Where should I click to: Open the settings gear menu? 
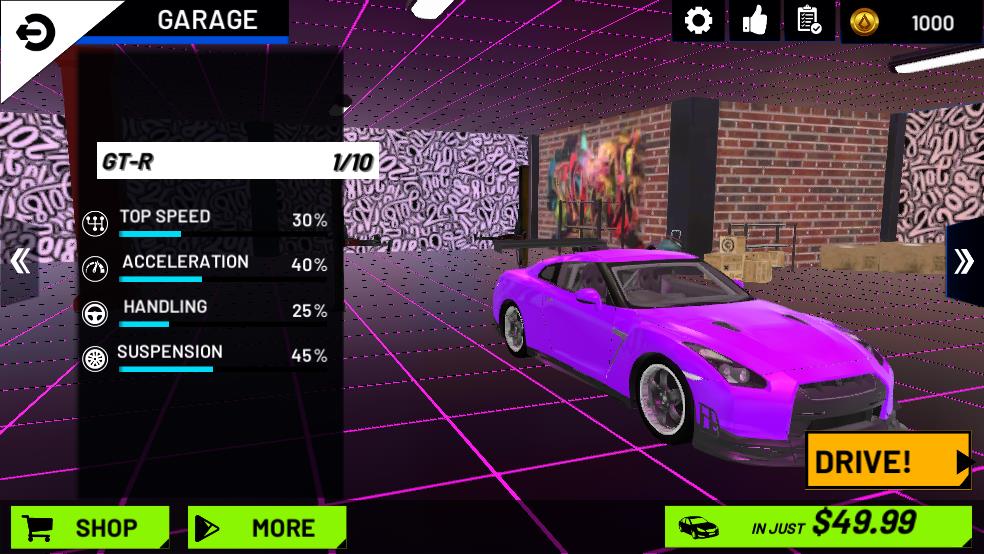(698, 21)
